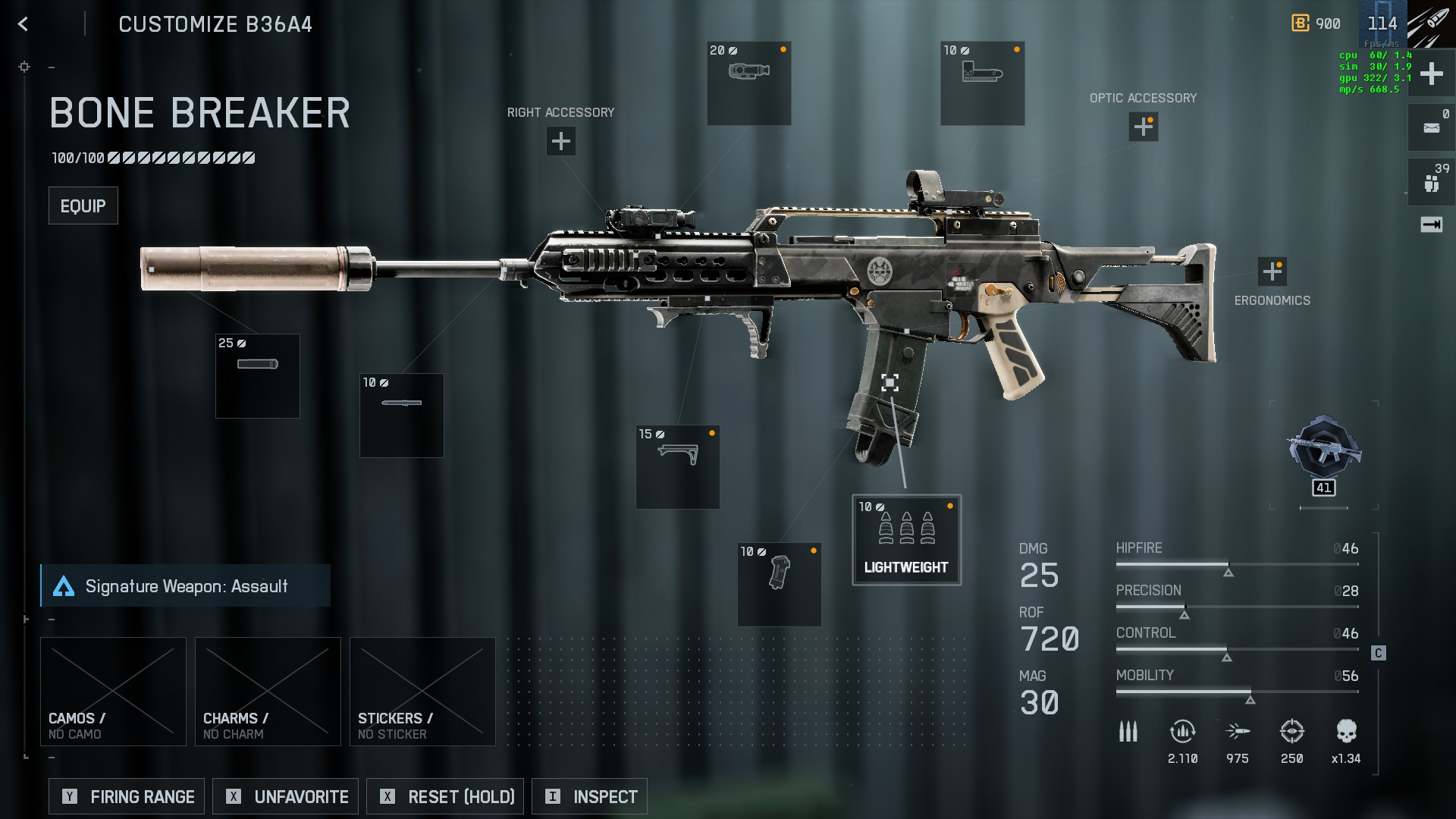Add an Optic Accessory attachment
The image size is (1456, 819).
(1143, 127)
